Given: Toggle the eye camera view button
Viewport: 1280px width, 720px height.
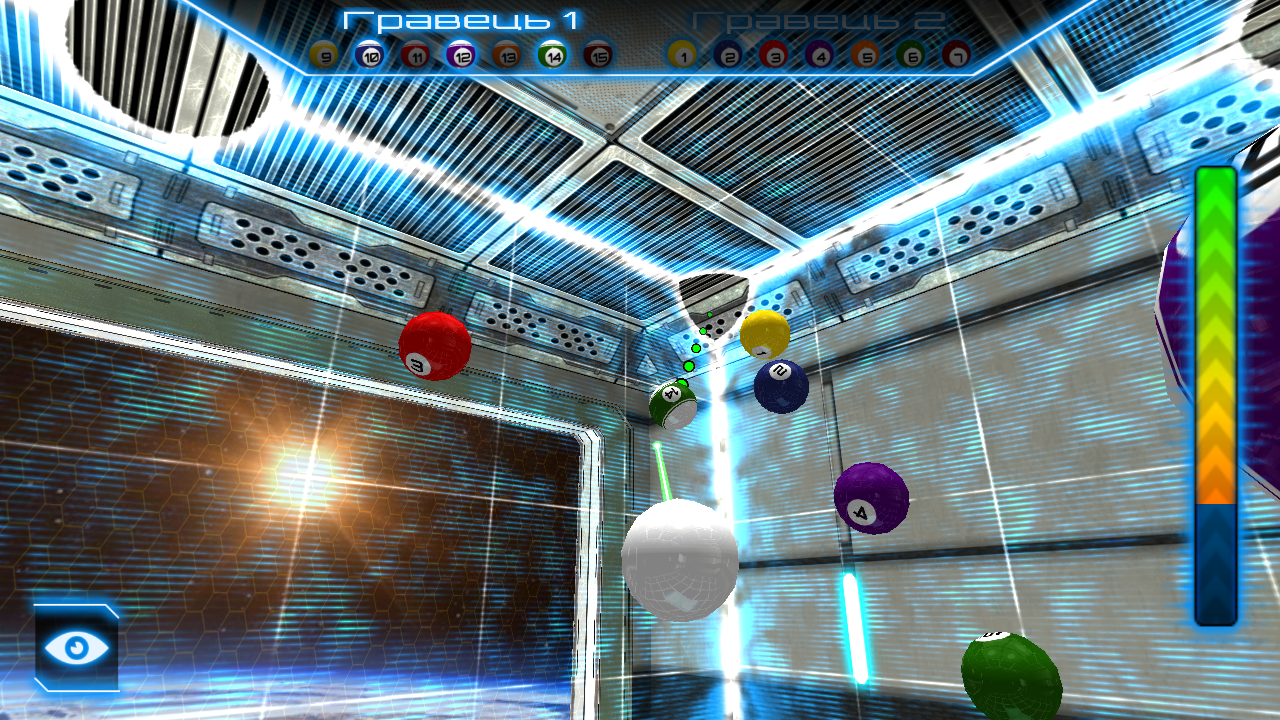Looking at the screenshot, I should pyautogui.click(x=77, y=647).
